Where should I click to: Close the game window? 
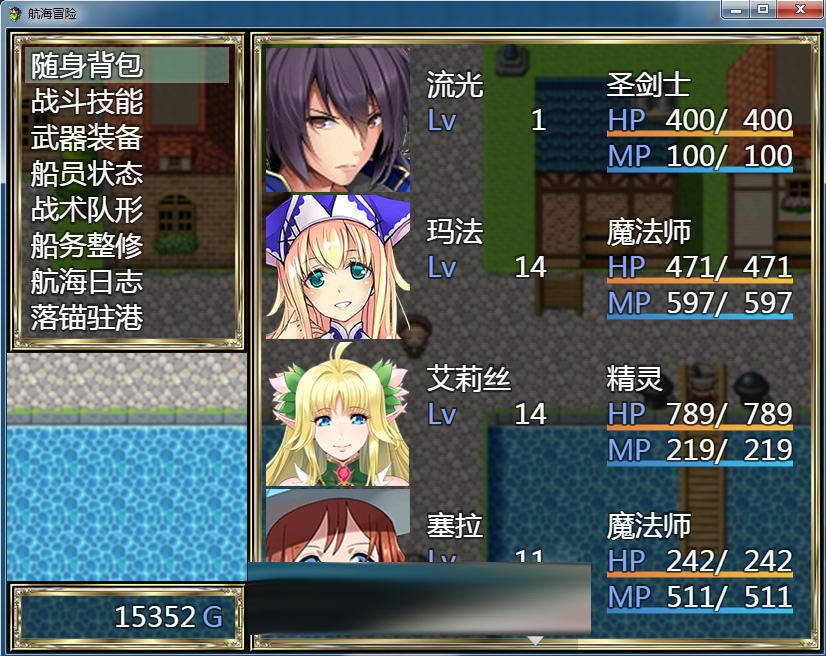coord(800,9)
